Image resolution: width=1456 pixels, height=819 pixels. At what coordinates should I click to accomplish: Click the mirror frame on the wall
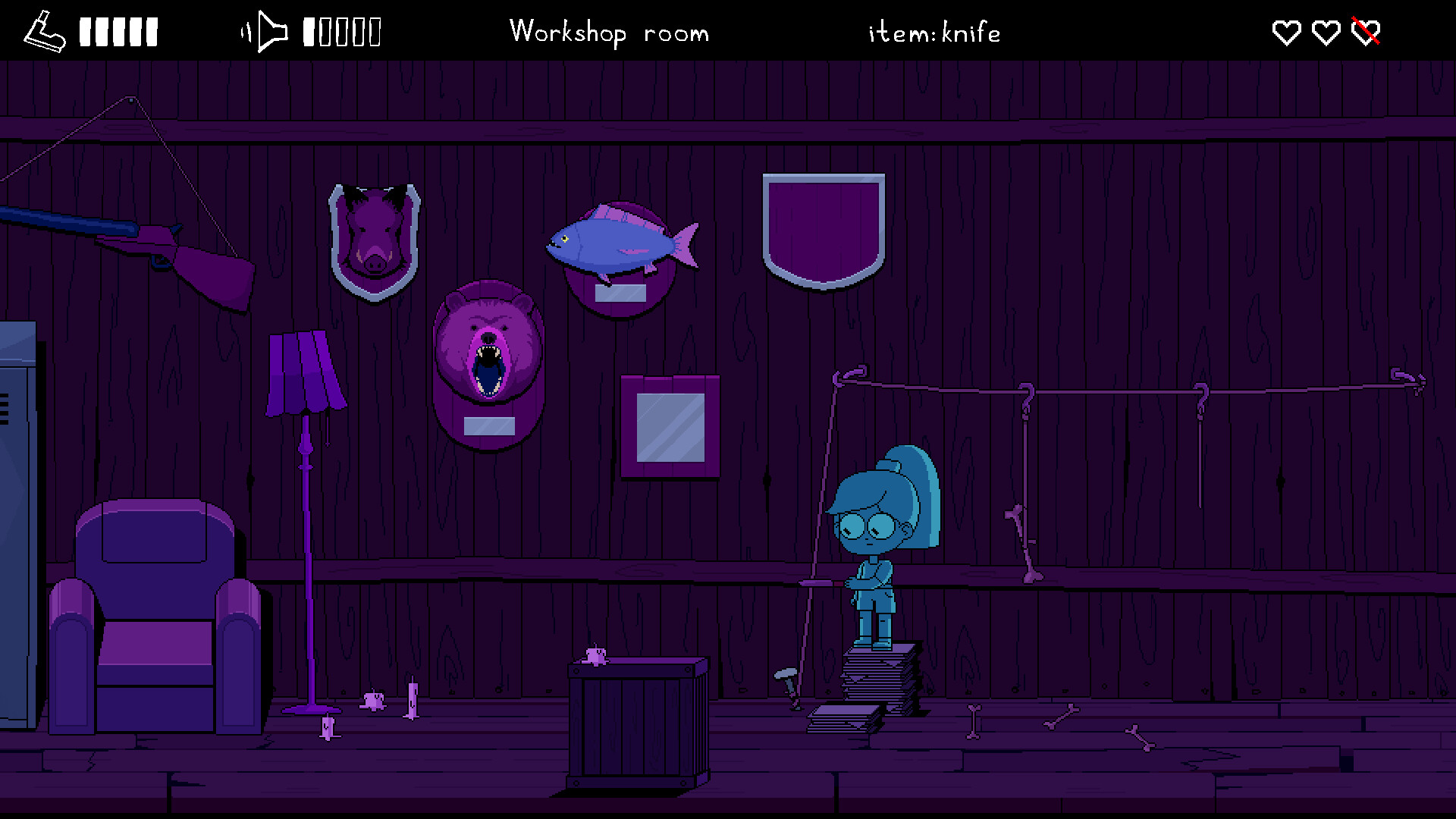(669, 426)
